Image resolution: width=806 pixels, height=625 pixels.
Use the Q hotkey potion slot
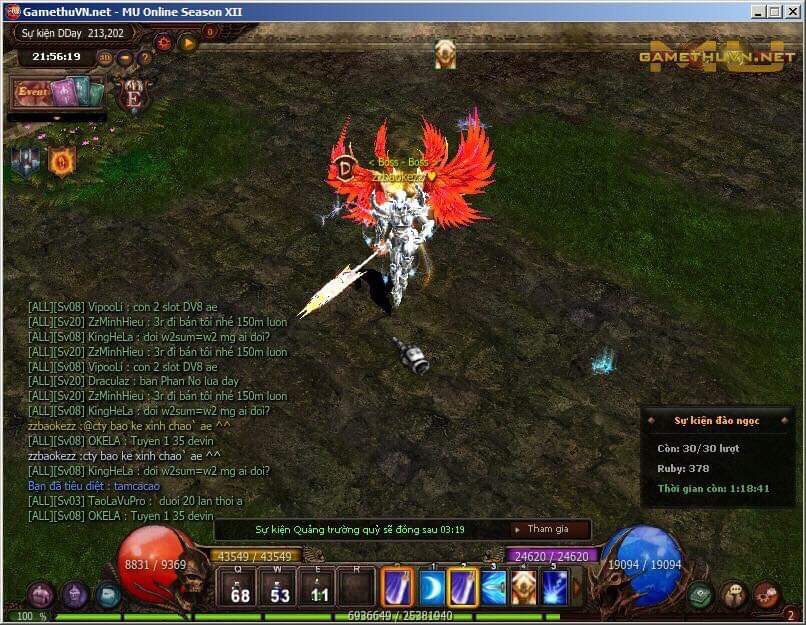(240, 587)
